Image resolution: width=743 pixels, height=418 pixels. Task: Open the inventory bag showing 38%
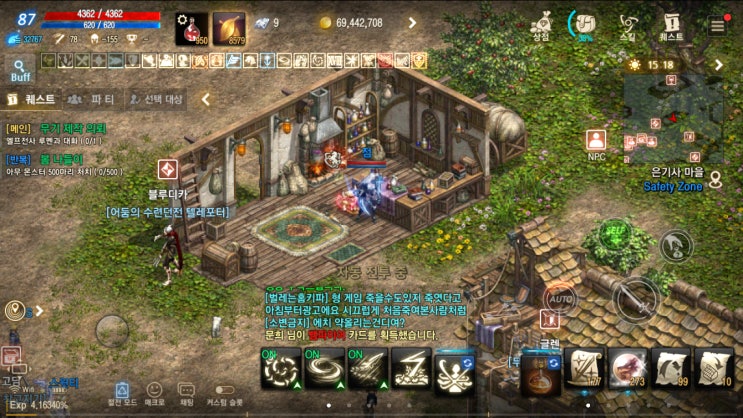pos(583,23)
